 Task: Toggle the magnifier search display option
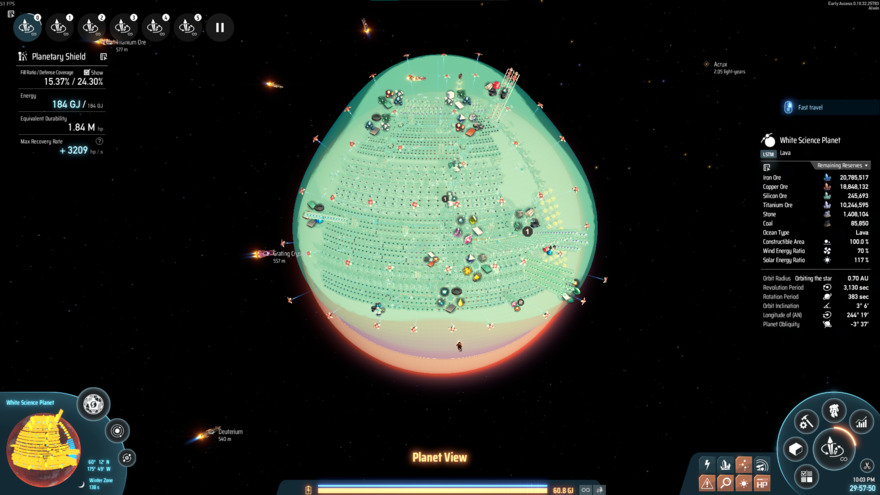725,483
